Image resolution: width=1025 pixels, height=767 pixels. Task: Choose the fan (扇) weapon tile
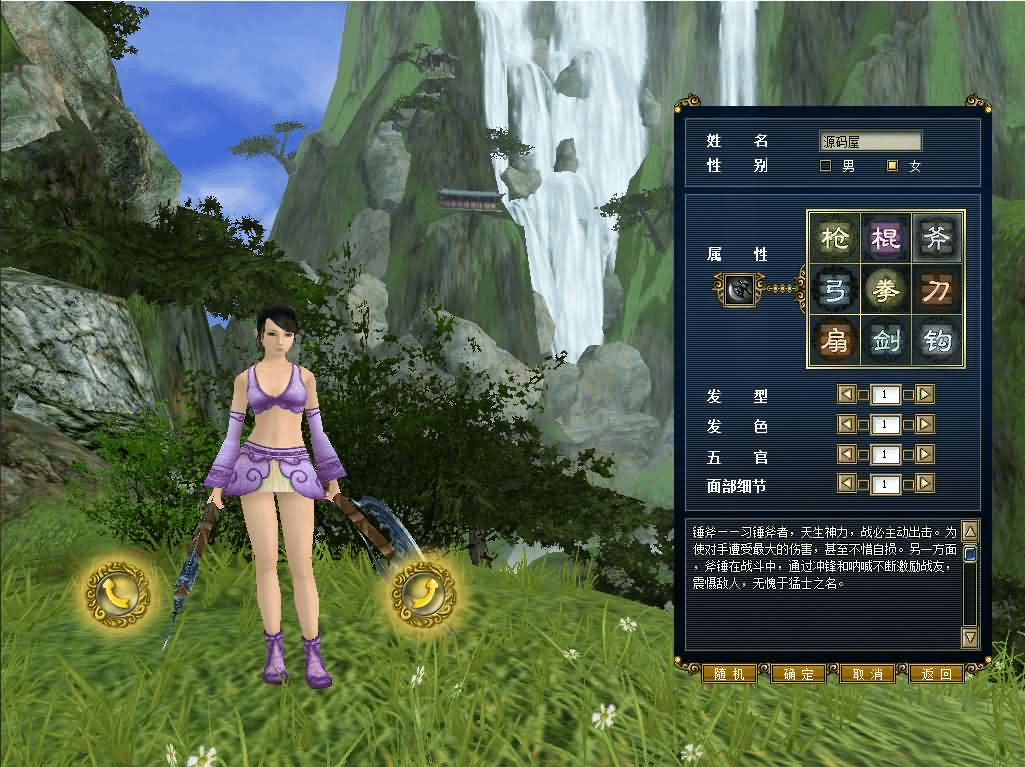tap(834, 342)
